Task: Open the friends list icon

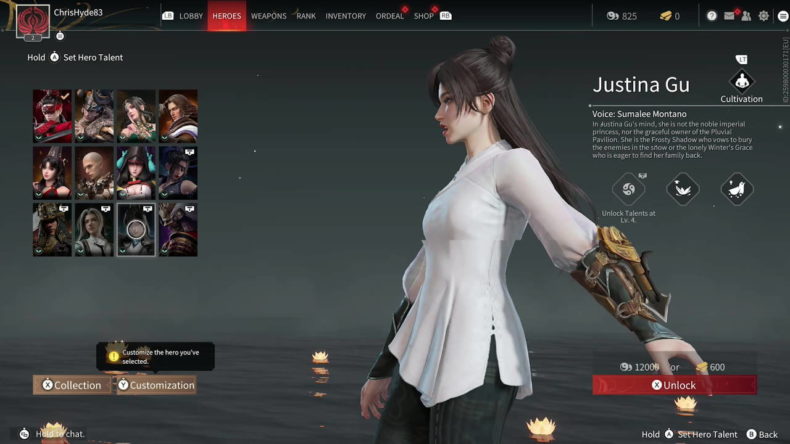Action: 746,16
